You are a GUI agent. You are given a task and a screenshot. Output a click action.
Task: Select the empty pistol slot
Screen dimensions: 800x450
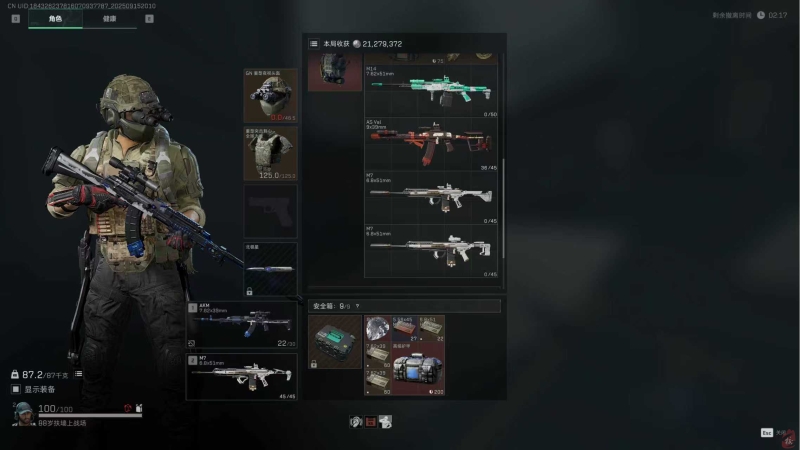pos(270,211)
